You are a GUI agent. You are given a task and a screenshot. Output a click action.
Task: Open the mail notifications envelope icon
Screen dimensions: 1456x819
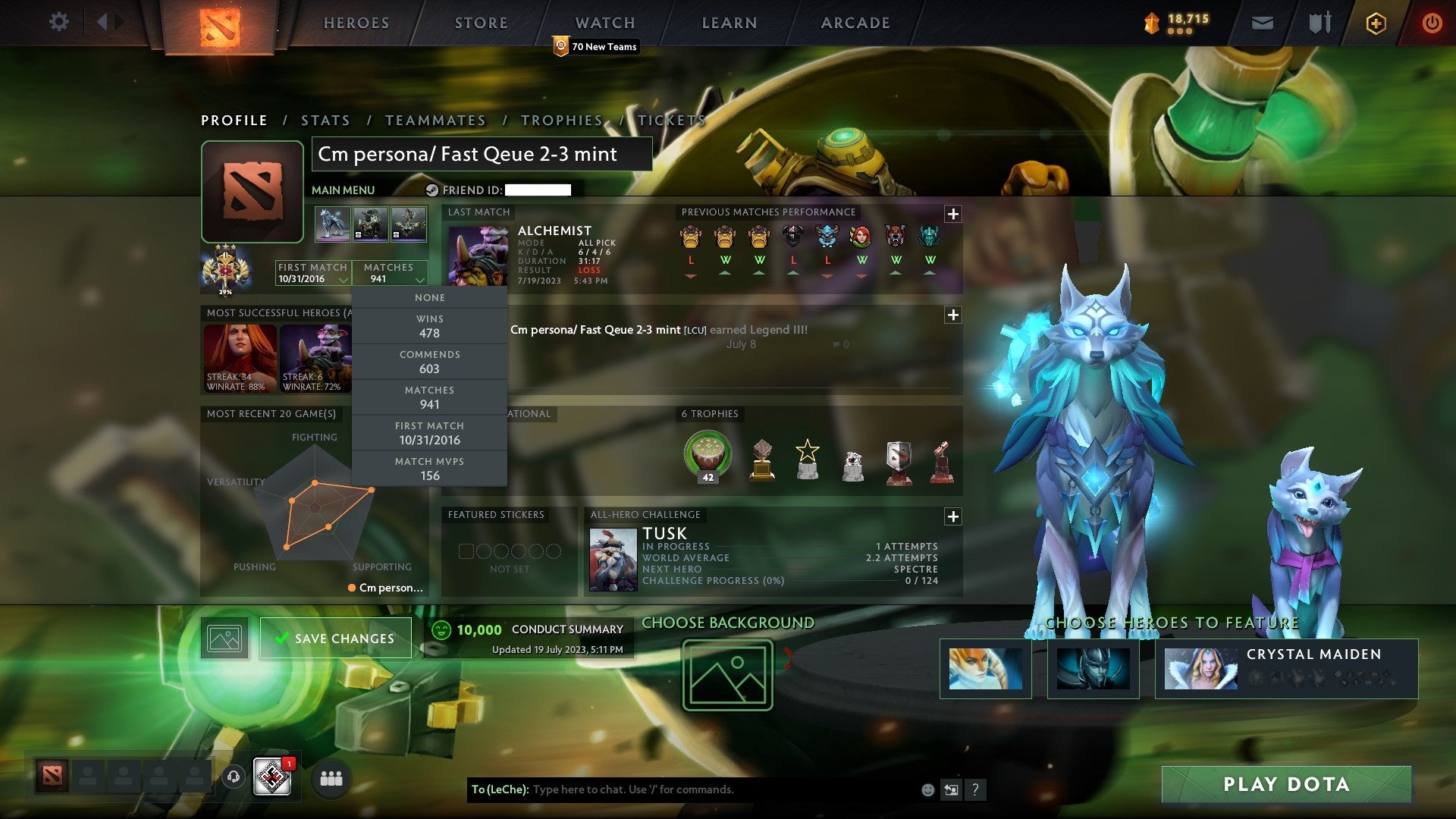[x=1261, y=23]
